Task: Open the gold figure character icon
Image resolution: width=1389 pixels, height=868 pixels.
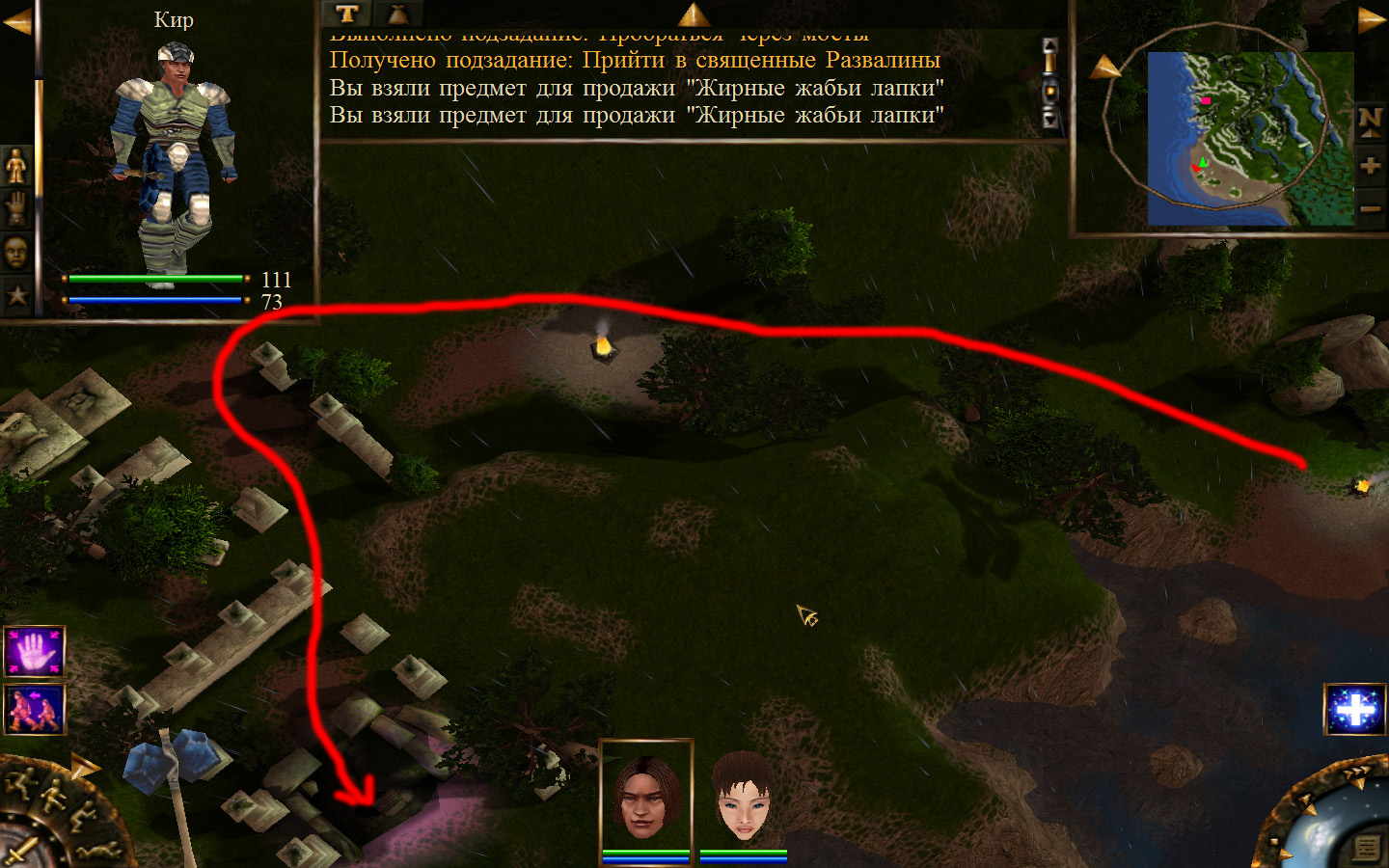Action: (16, 167)
